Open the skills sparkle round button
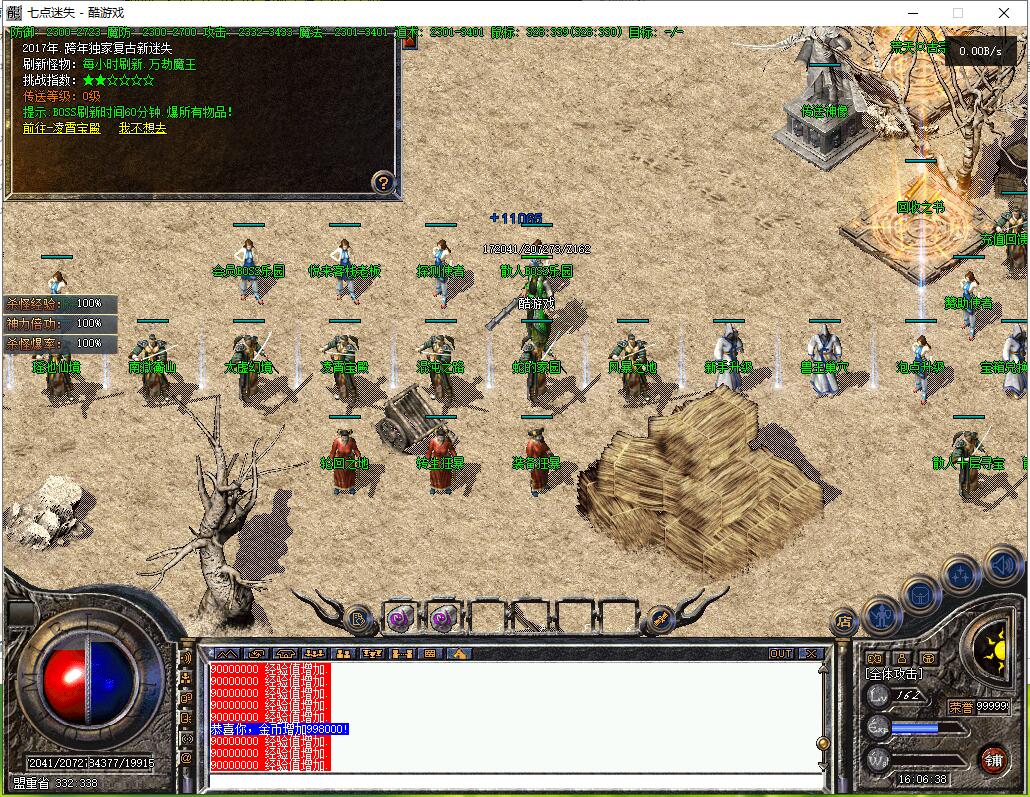 pos(961,575)
